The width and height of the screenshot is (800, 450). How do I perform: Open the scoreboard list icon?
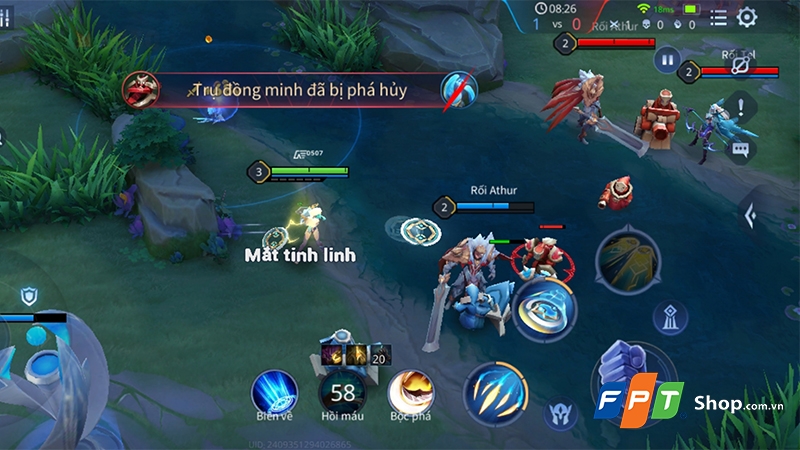(x=718, y=17)
